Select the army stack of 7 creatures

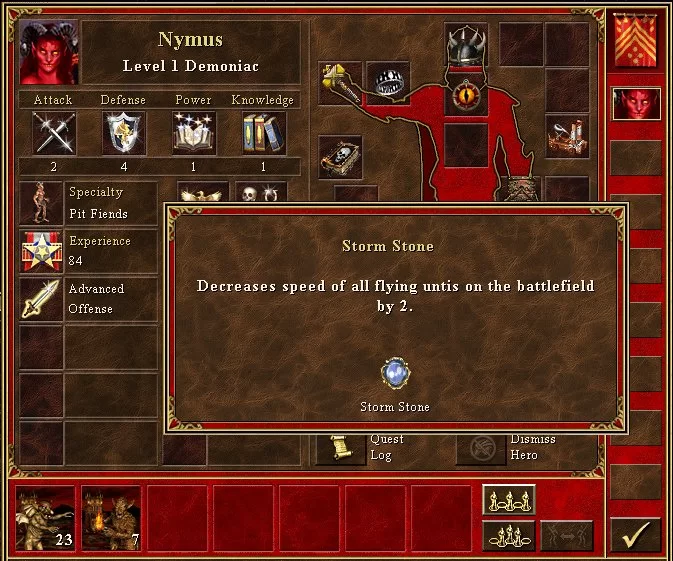(111, 518)
